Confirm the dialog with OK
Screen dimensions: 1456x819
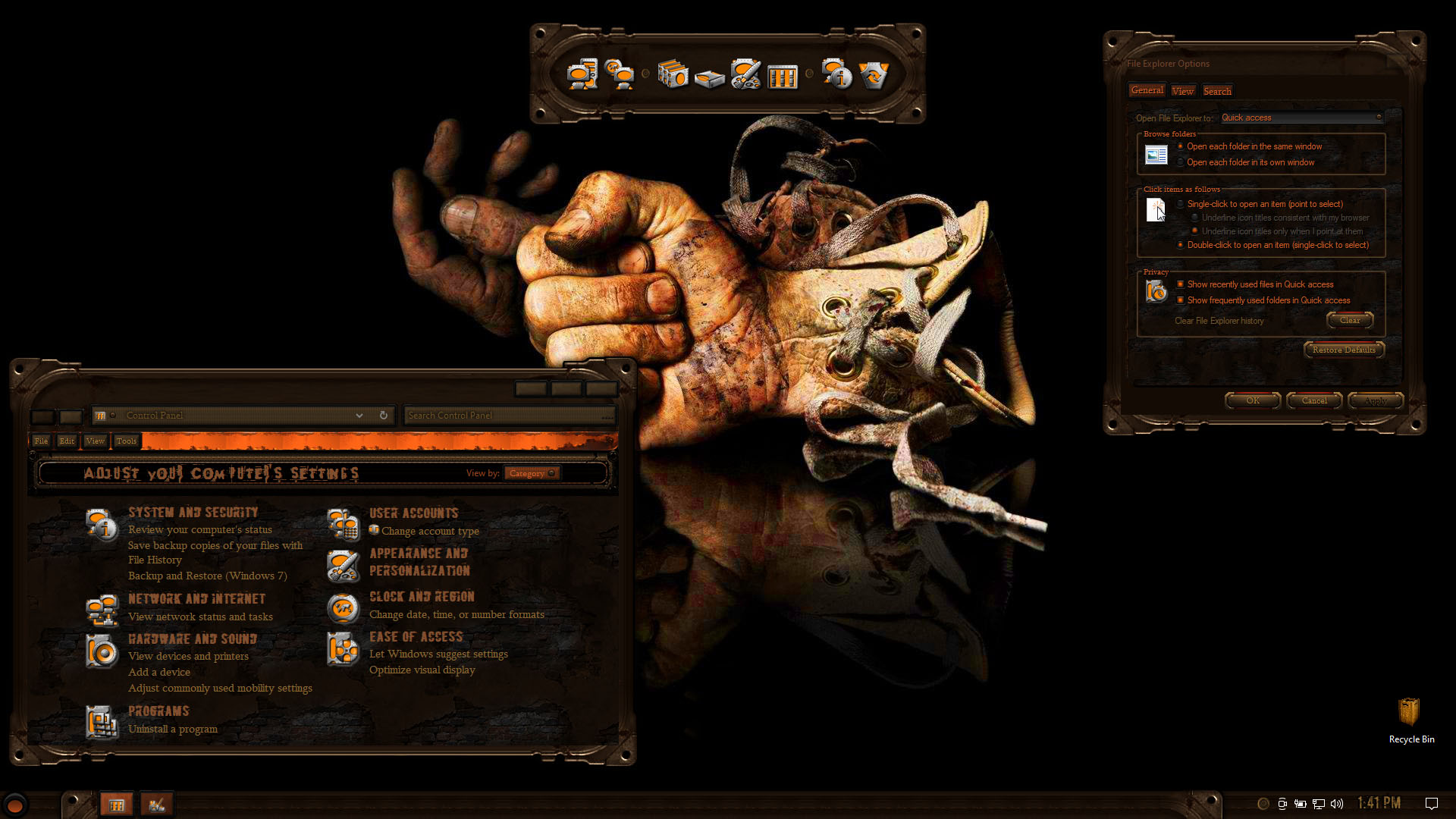[1253, 400]
